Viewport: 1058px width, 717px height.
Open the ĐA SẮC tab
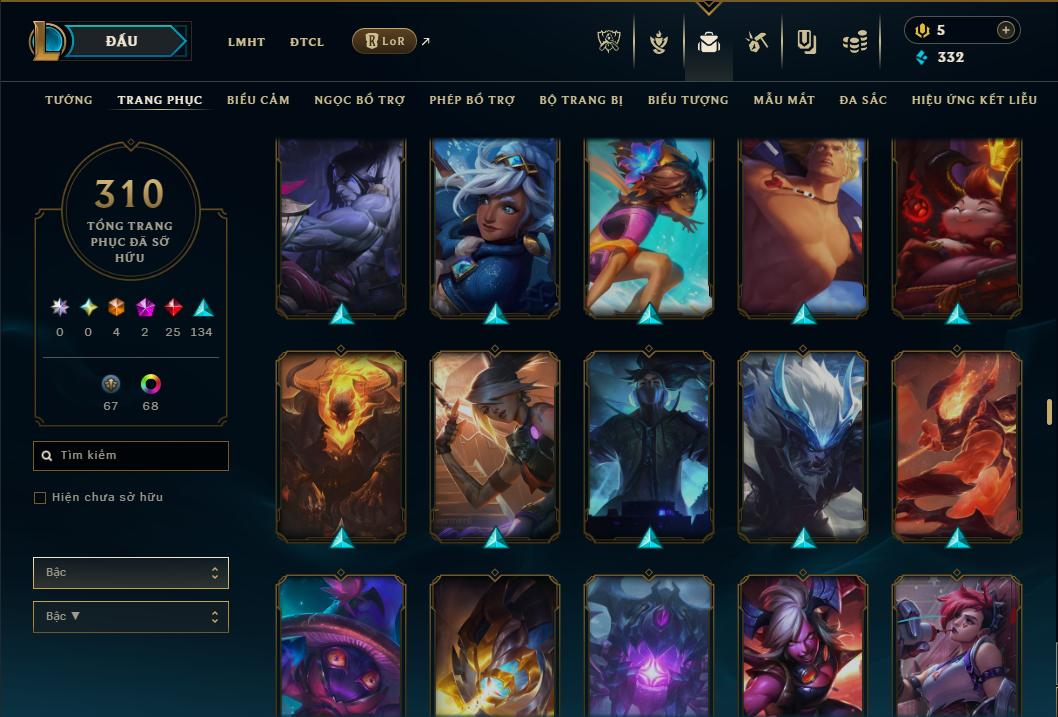point(863,100)
